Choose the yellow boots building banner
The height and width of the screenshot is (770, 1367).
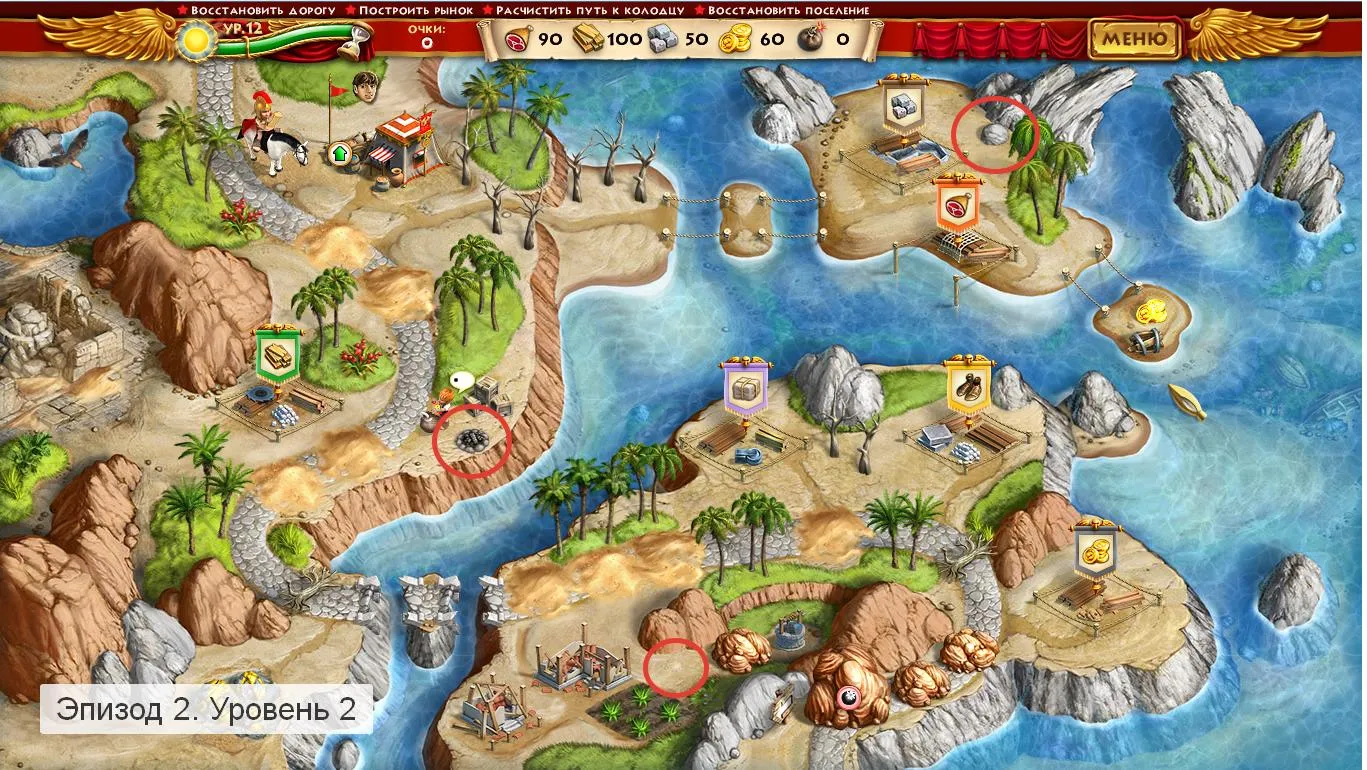(968, 387)
